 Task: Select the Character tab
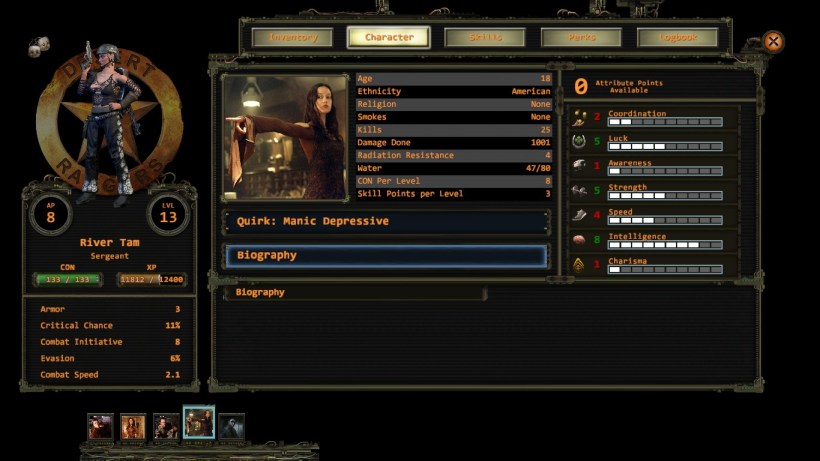tap(388, 38)
